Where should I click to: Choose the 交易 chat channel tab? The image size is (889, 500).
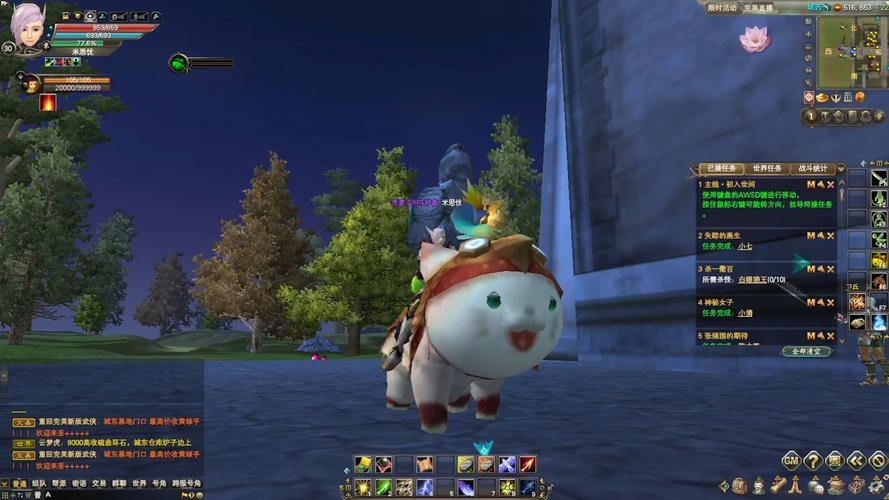pyautogui.click(x=99, y=484)
